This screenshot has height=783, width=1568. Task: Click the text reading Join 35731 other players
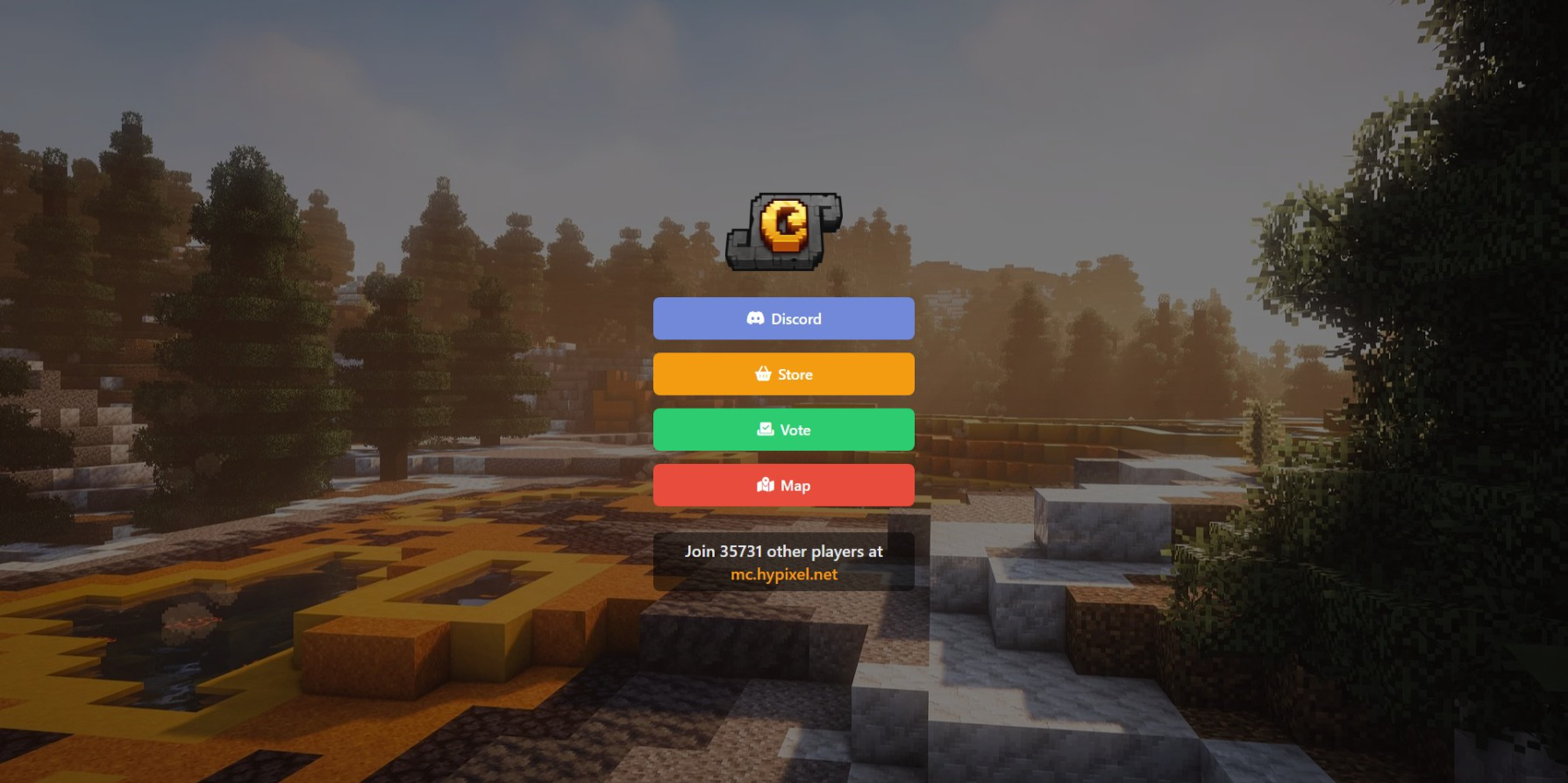(x=785, y=552)
